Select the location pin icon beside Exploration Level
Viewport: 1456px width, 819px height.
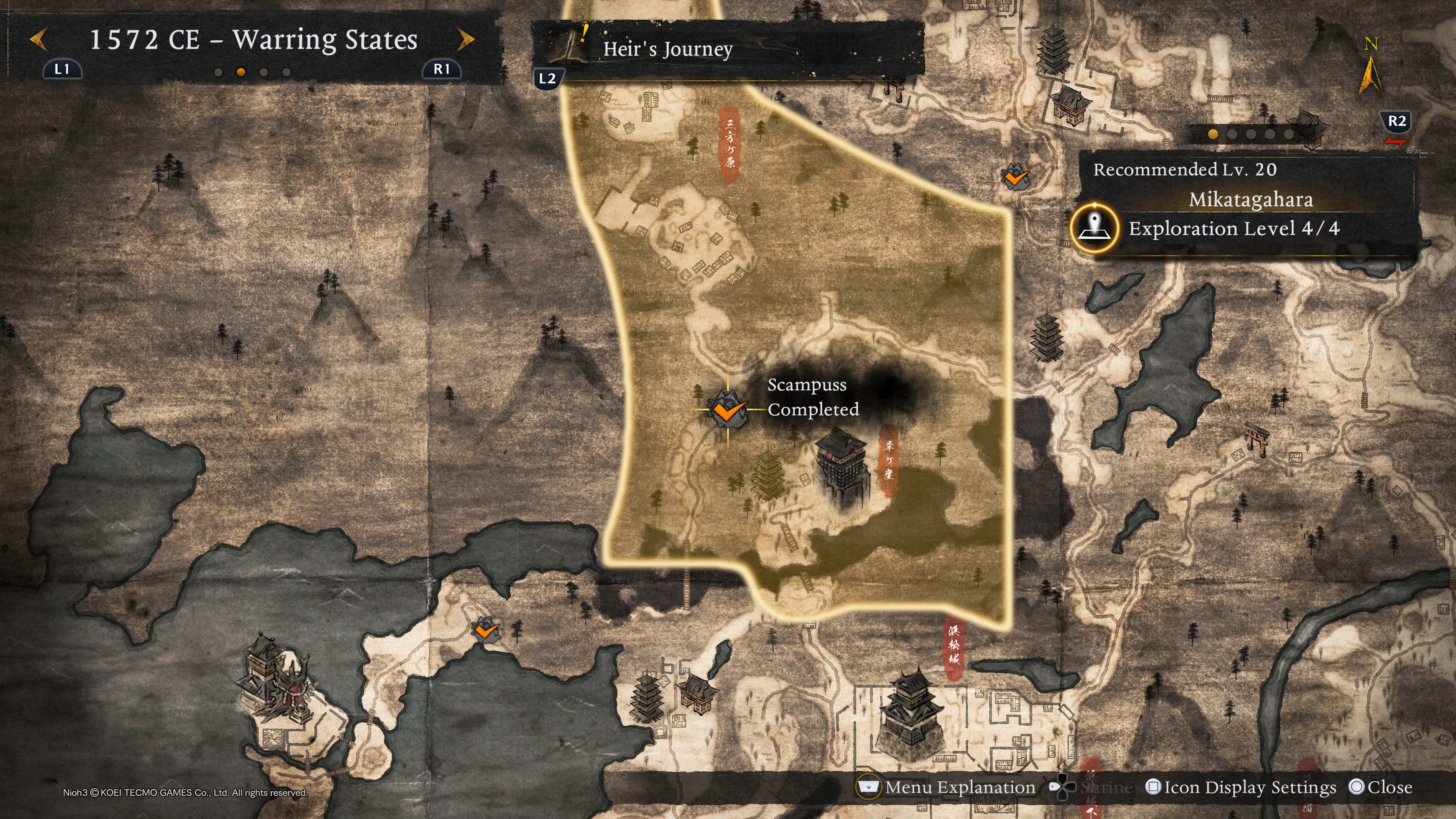coord(1094,228)
